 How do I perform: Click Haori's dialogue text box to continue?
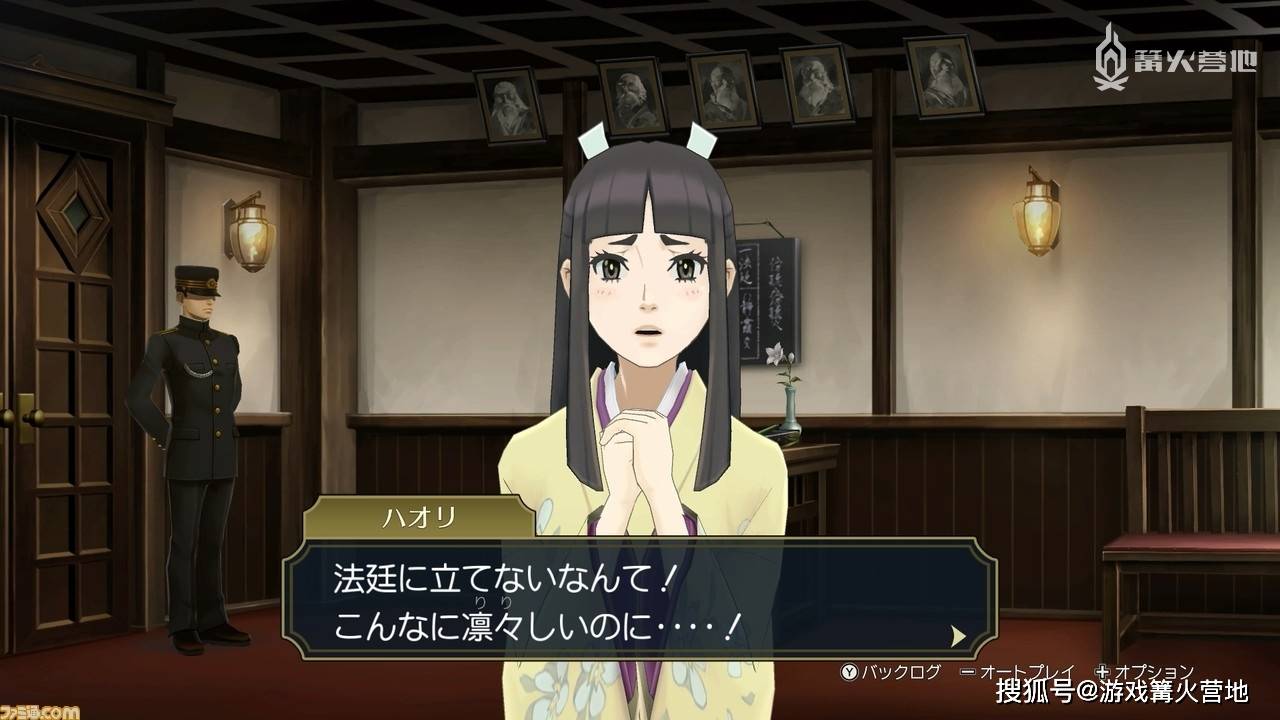[640, 598]
